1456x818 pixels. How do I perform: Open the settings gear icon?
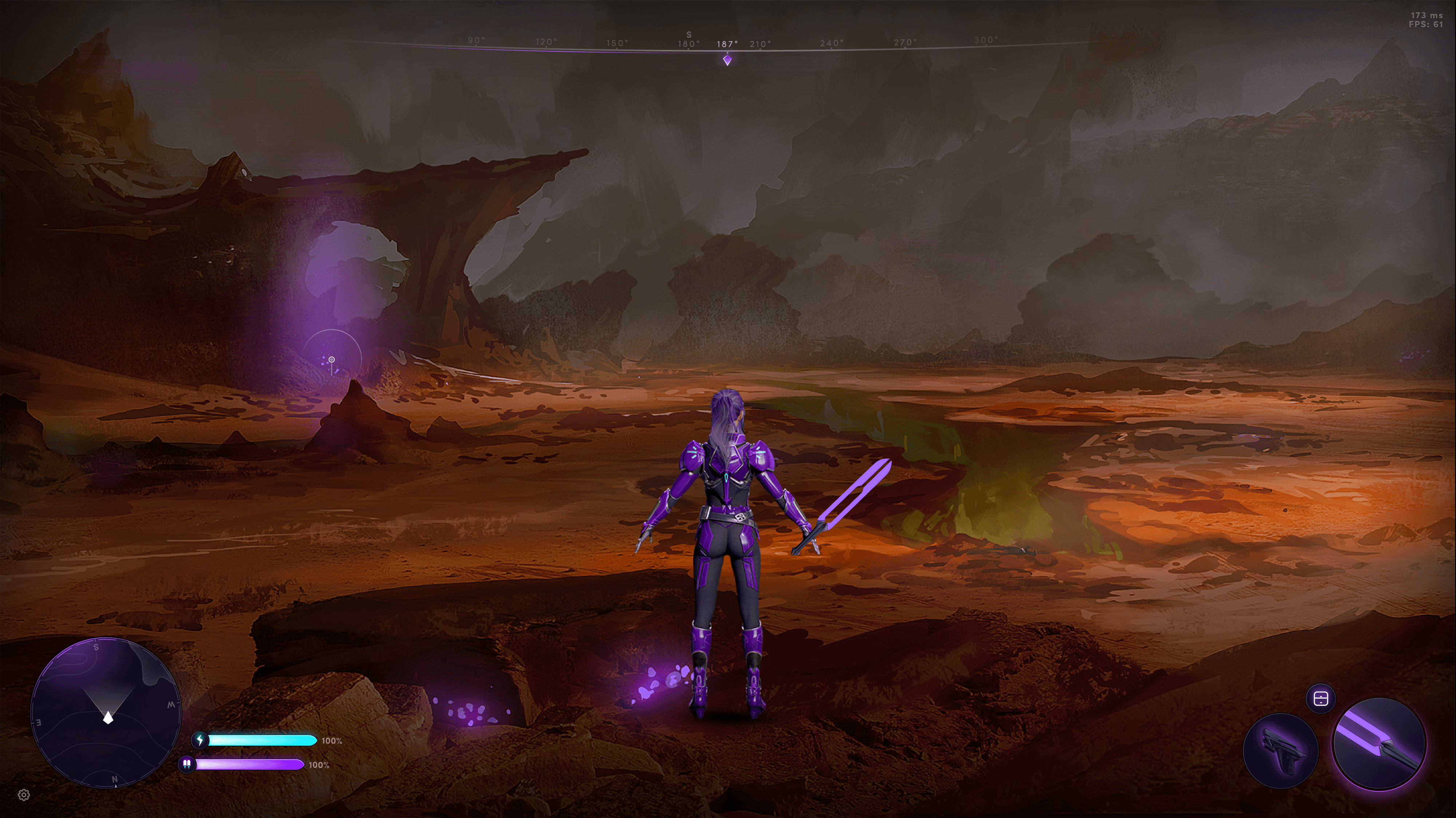[24, 795]
